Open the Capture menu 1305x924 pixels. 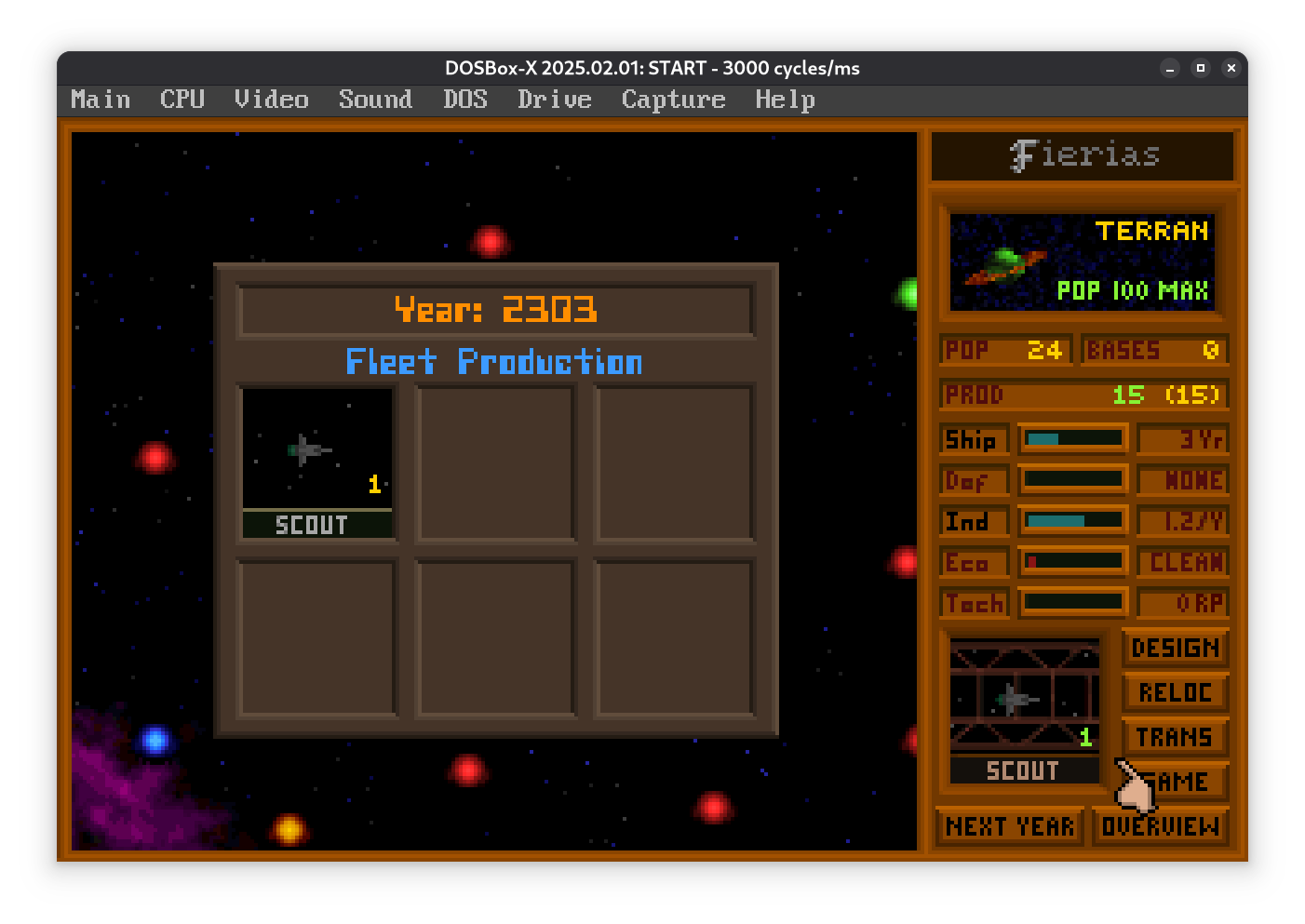[673, 100]
